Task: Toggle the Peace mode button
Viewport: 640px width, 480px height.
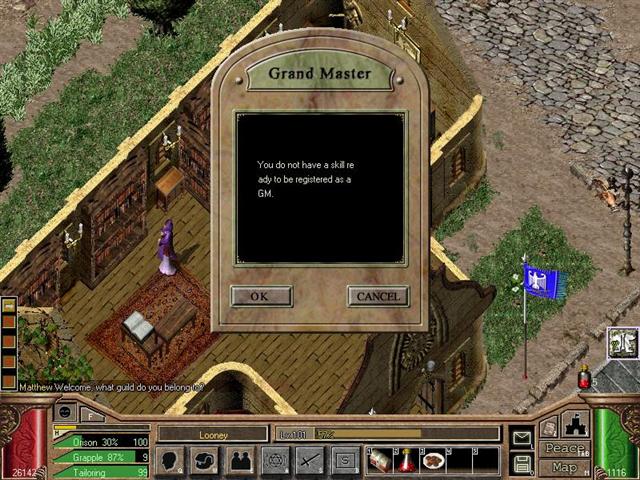Action: pos(564,449)
